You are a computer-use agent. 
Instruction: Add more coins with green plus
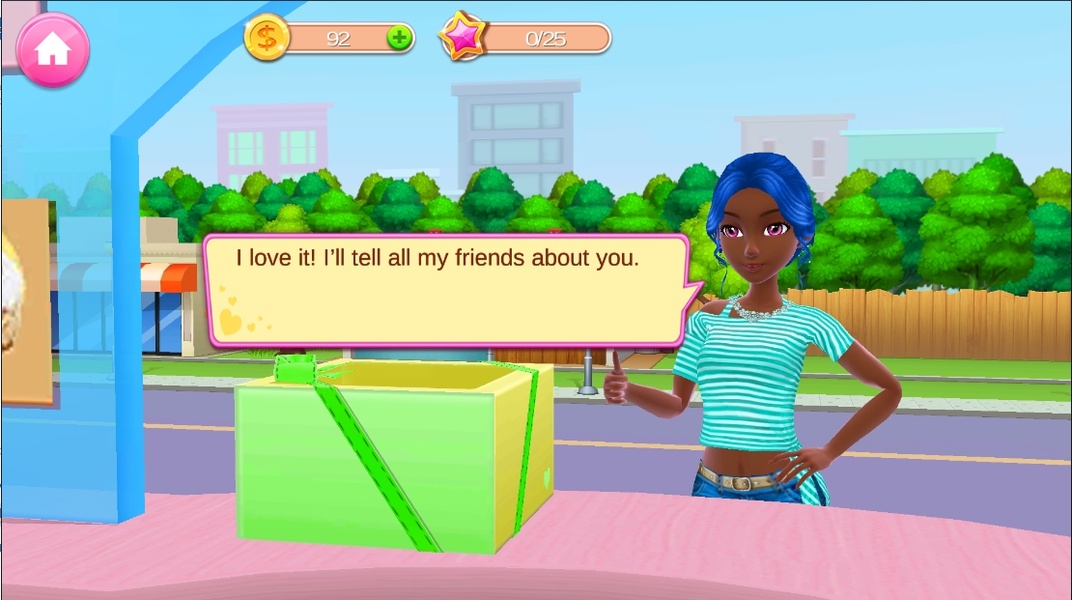coord(399,39)
